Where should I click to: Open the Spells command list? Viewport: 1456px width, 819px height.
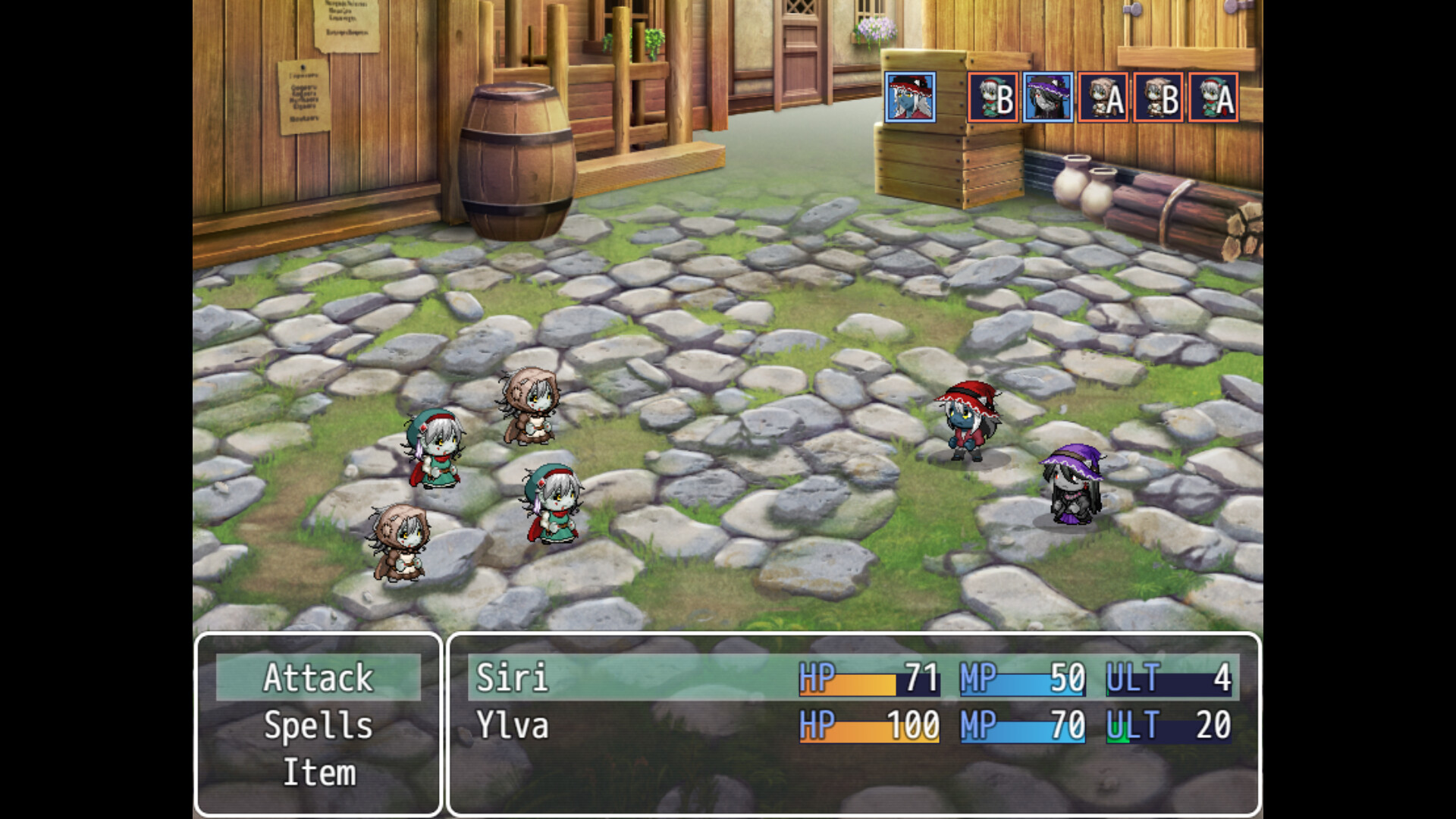click(318, 726)
